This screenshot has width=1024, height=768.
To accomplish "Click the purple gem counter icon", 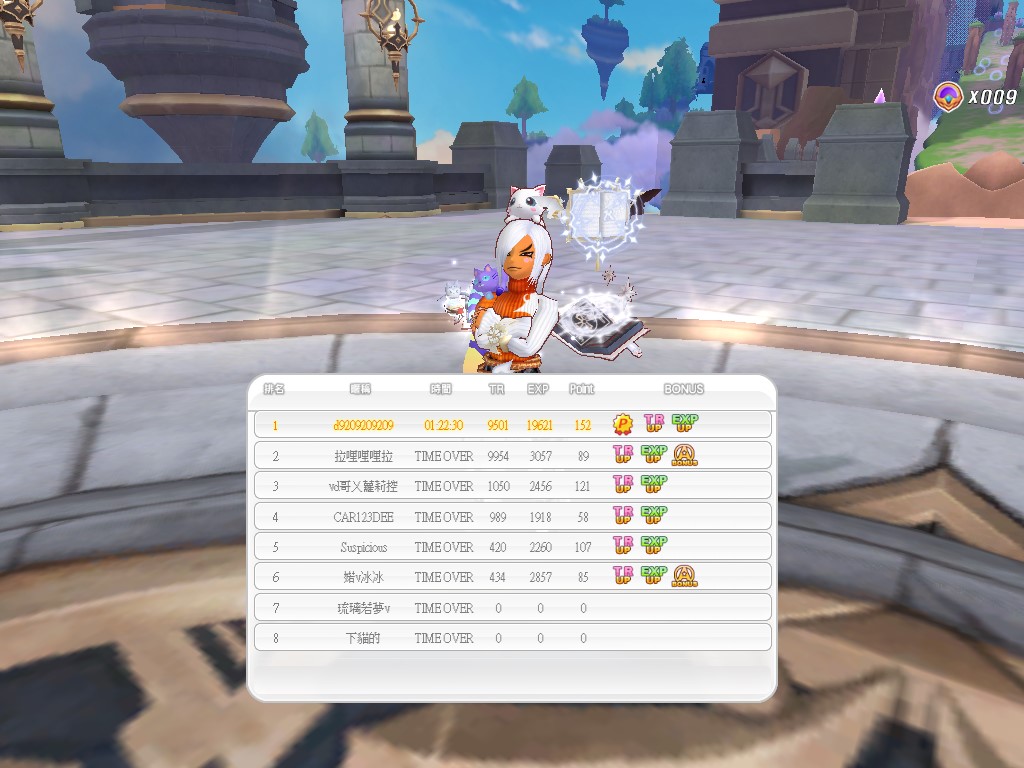I will coord(945,96).
